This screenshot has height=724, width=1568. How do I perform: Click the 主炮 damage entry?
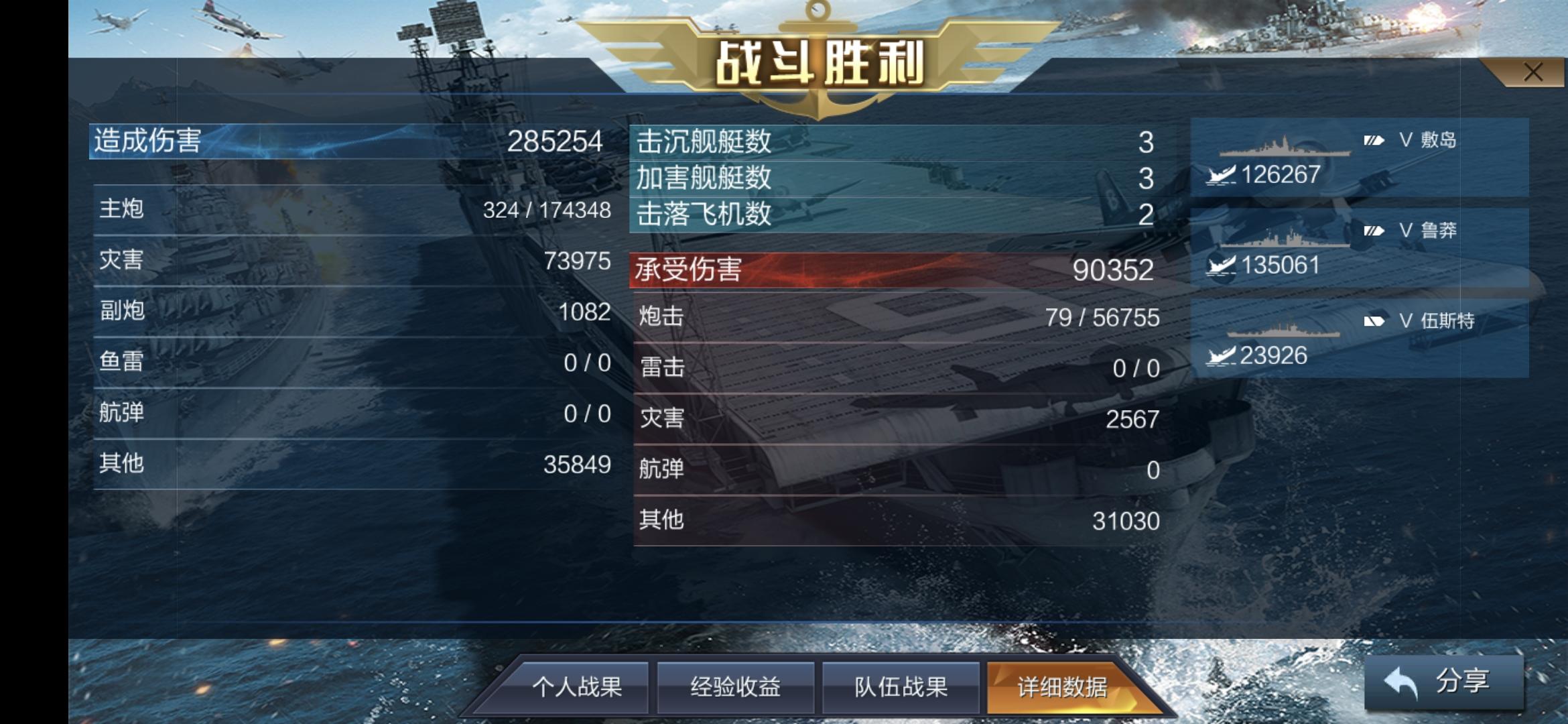coord(348,209)
